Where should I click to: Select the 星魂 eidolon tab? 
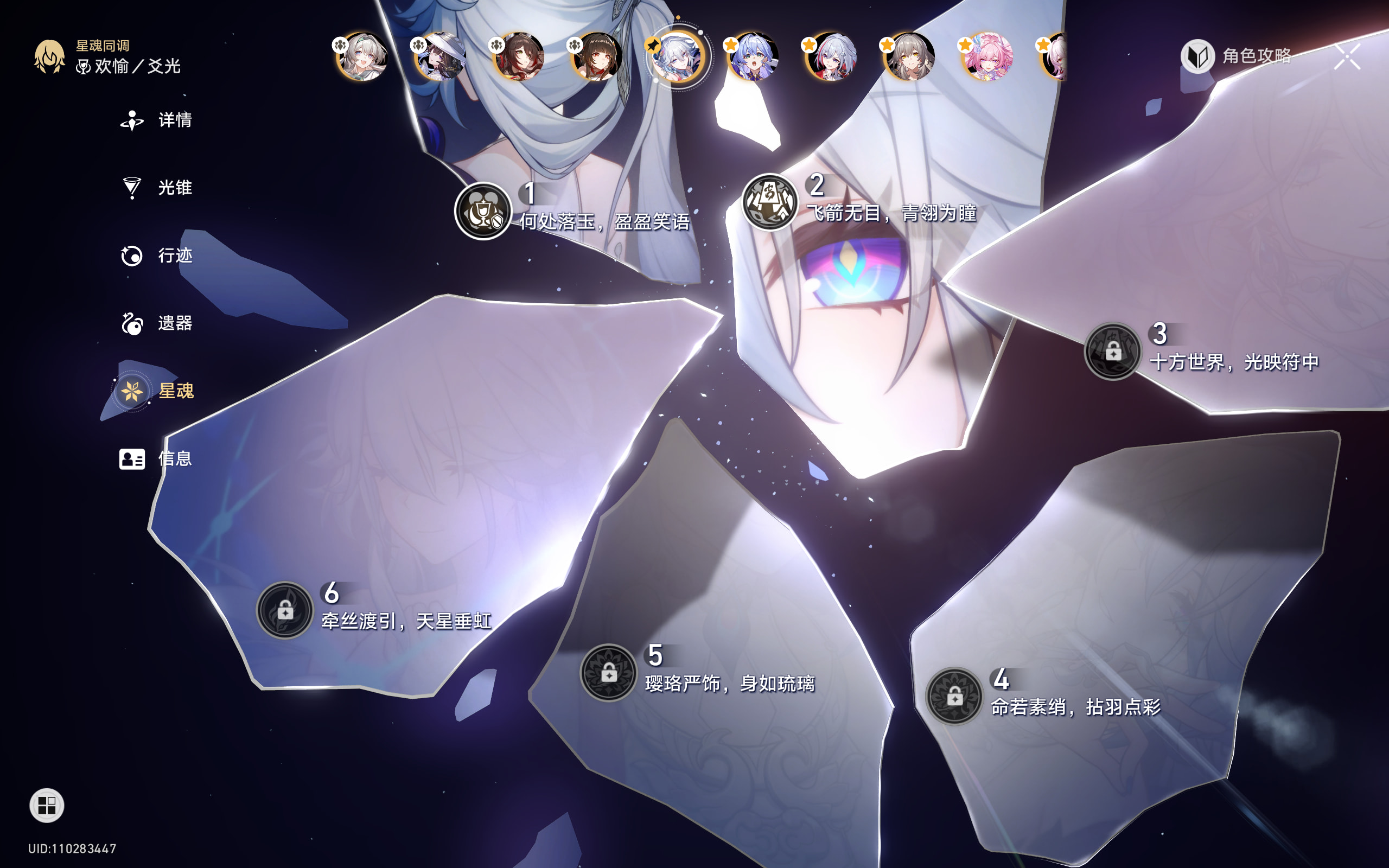coord(157,391)
